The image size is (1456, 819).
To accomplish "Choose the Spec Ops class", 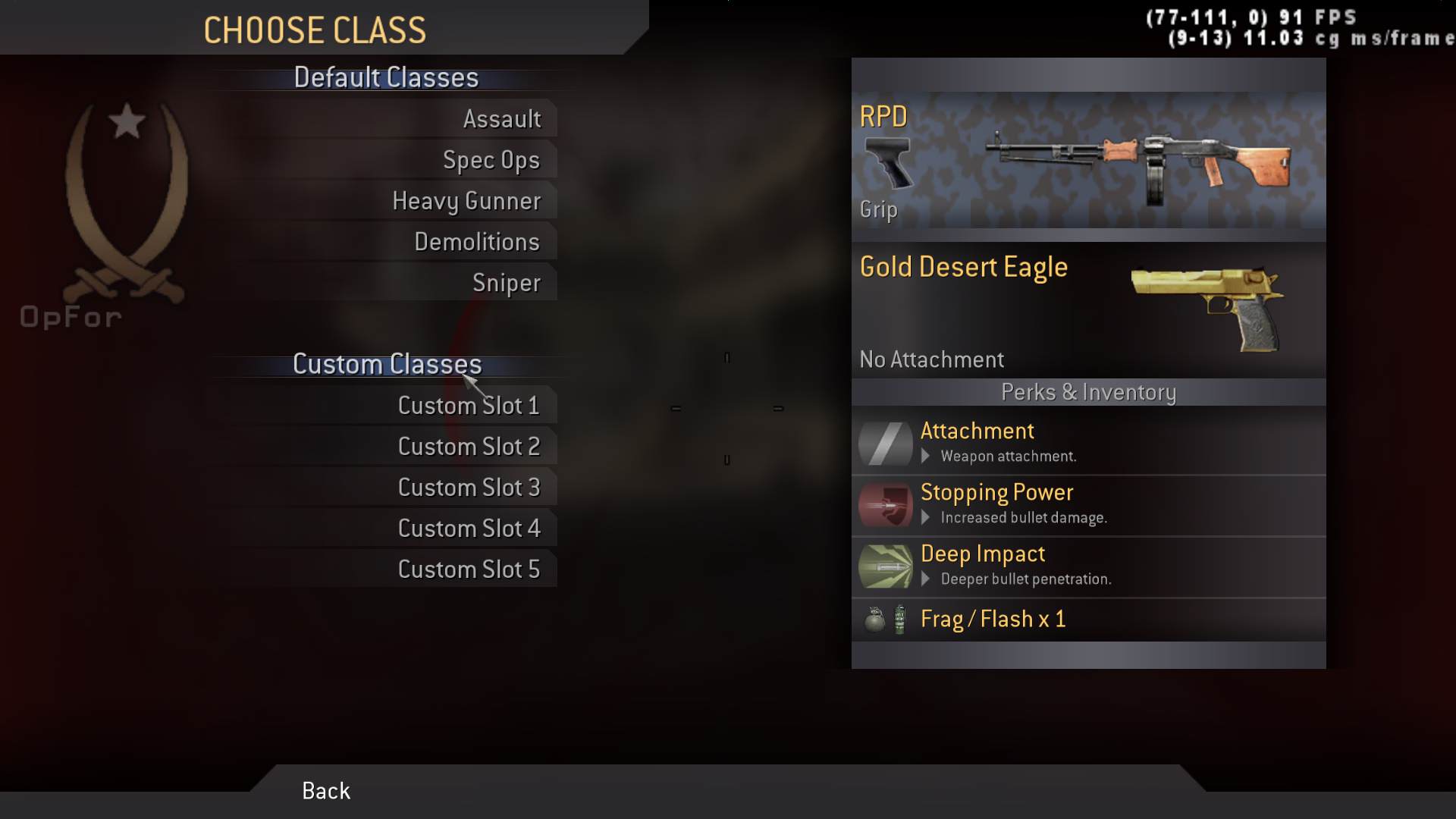I will [491, 160].
